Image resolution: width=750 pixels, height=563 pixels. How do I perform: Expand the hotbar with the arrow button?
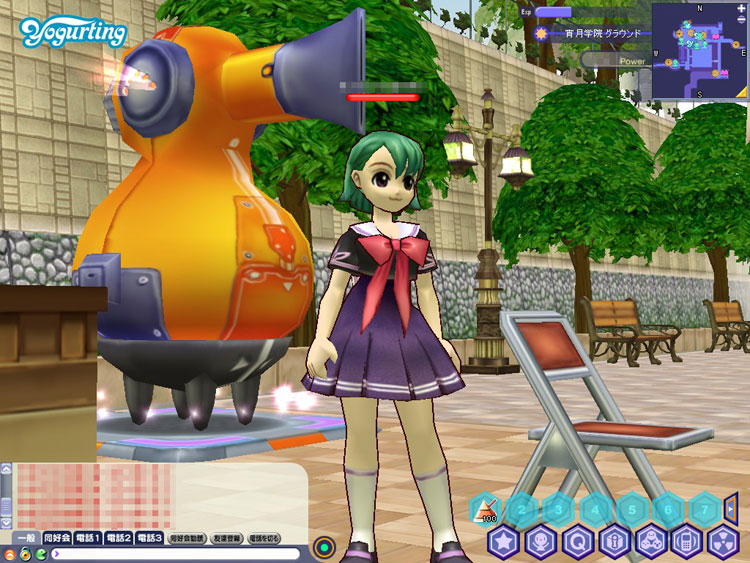click(731, 509)
